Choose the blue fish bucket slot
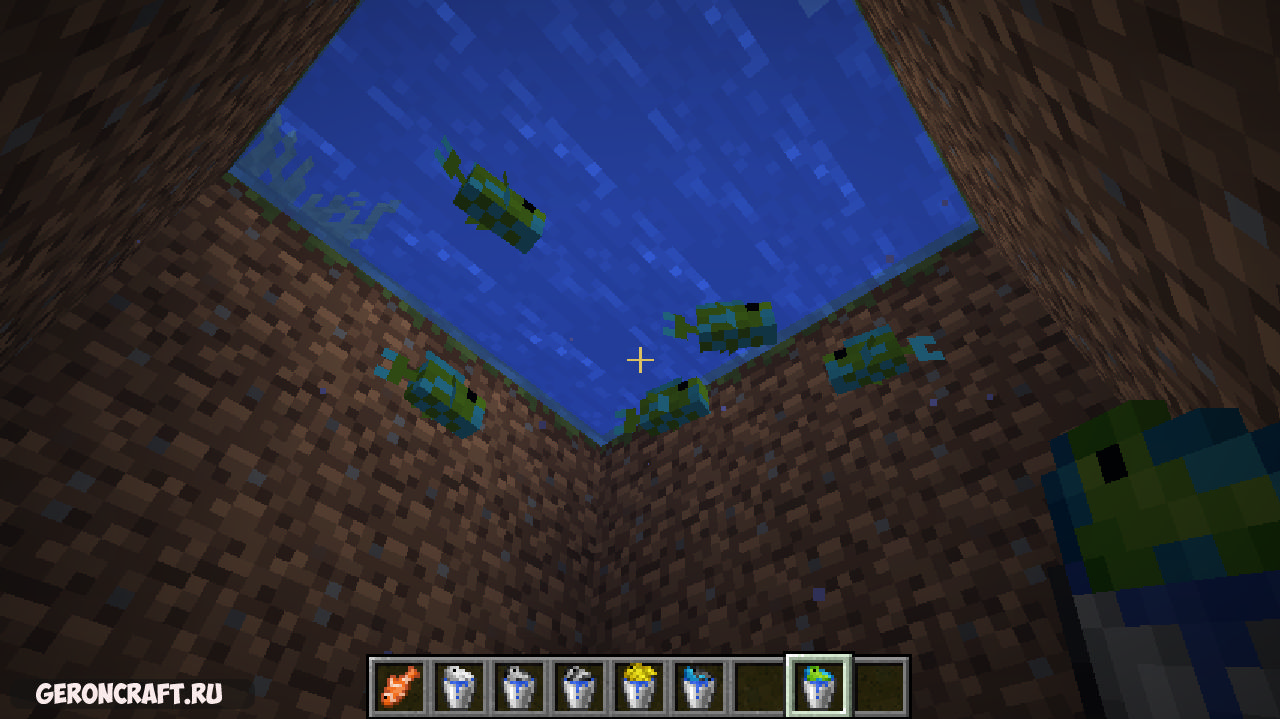 (699, 687)
